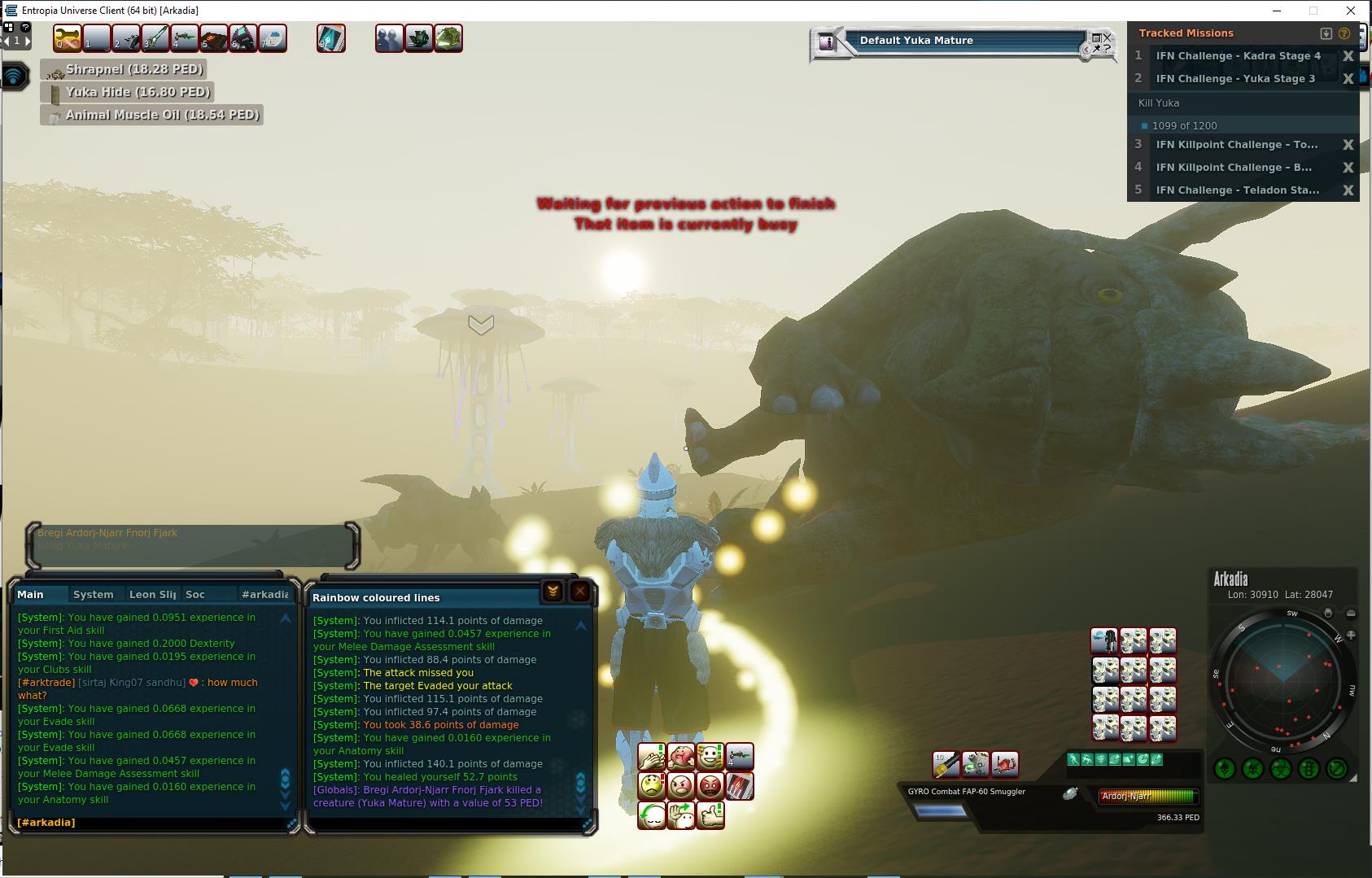
Task: Click the Shrapnel loot entry
Action: (x=133, y=69)
